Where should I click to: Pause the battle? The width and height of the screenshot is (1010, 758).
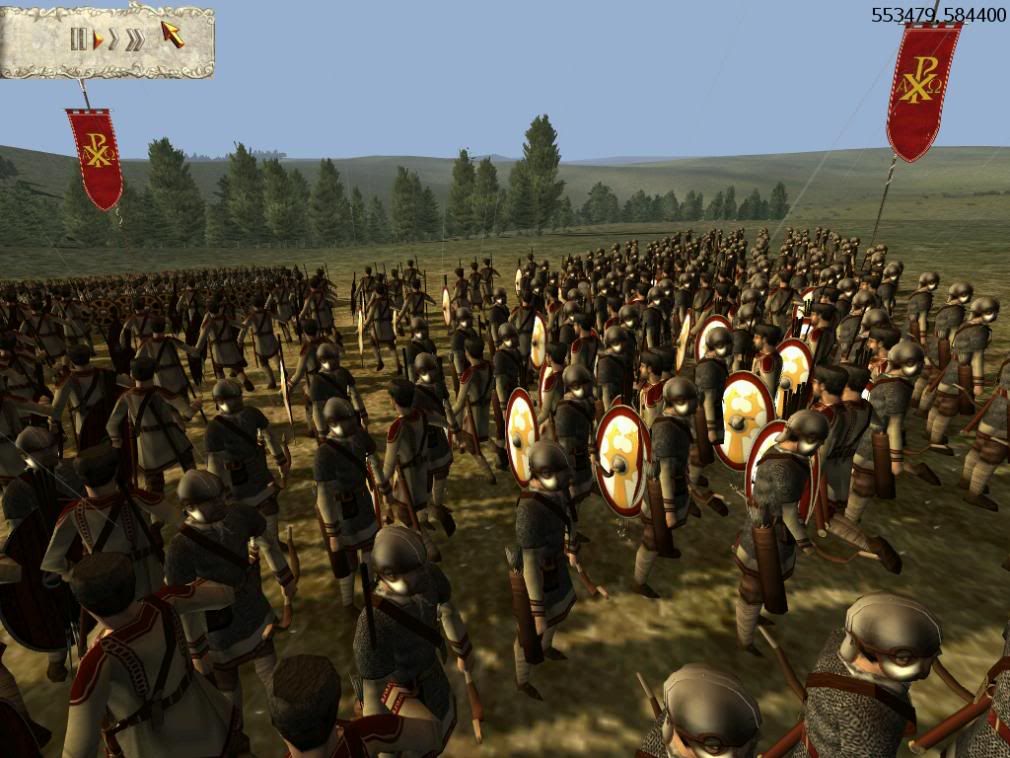coord(78,39)
